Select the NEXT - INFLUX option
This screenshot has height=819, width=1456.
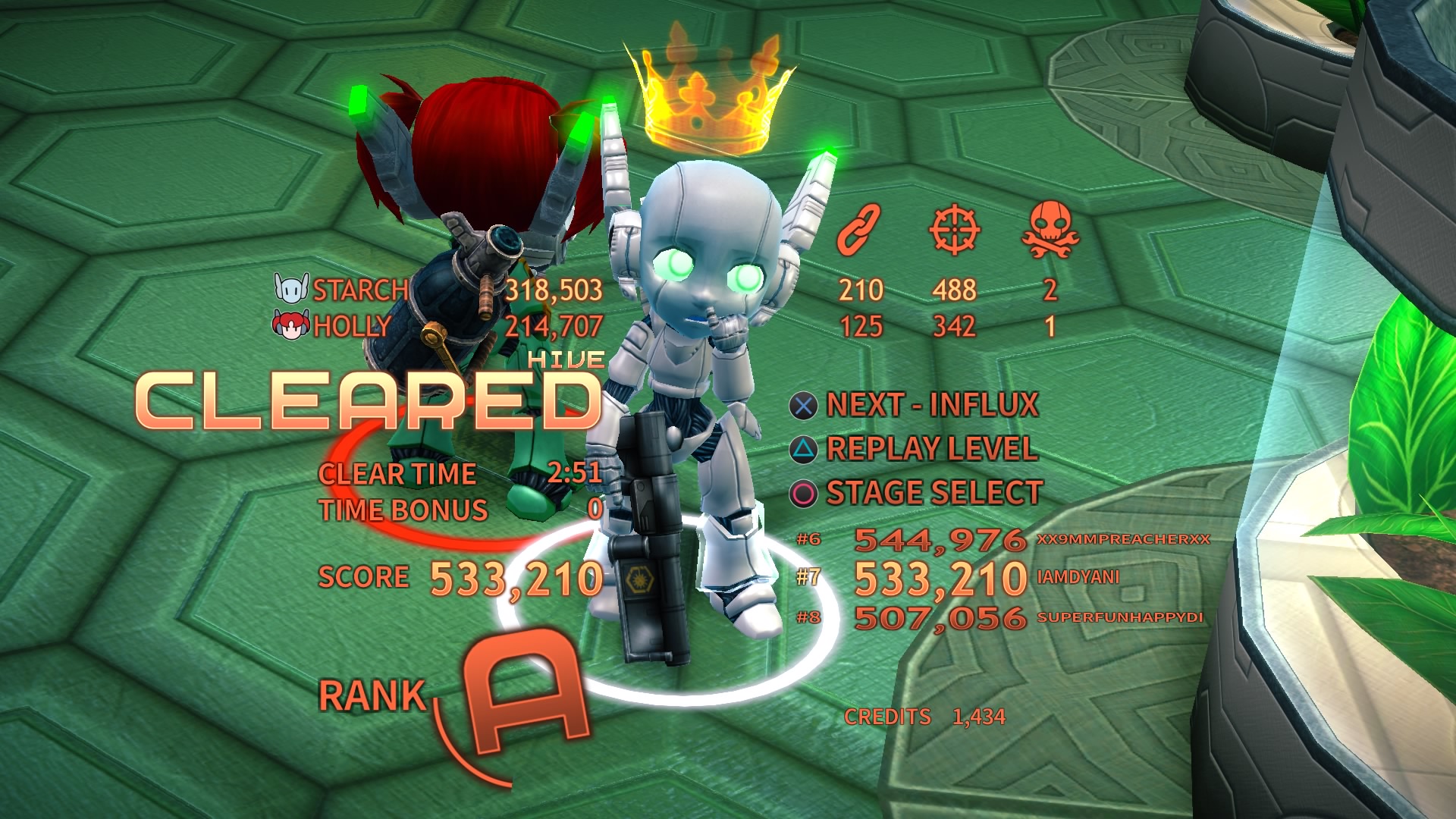tap(933, 404)
